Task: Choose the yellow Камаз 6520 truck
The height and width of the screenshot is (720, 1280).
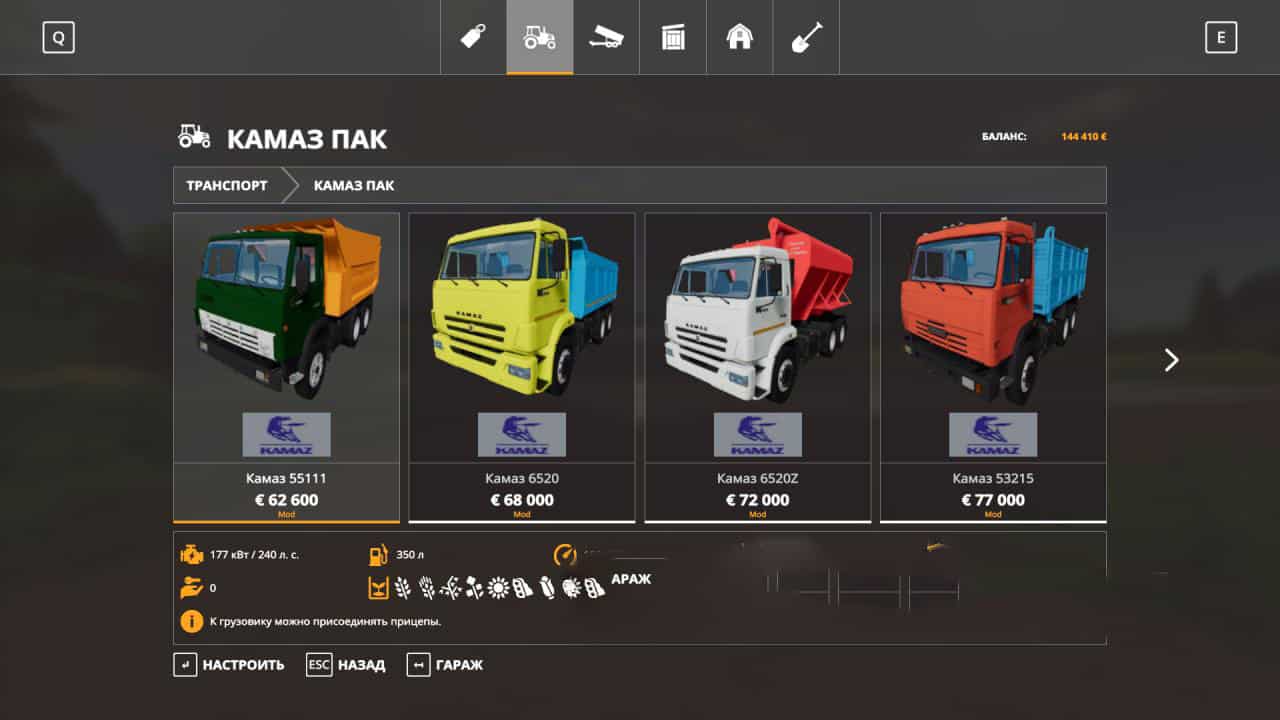Action: click(522, 366)
